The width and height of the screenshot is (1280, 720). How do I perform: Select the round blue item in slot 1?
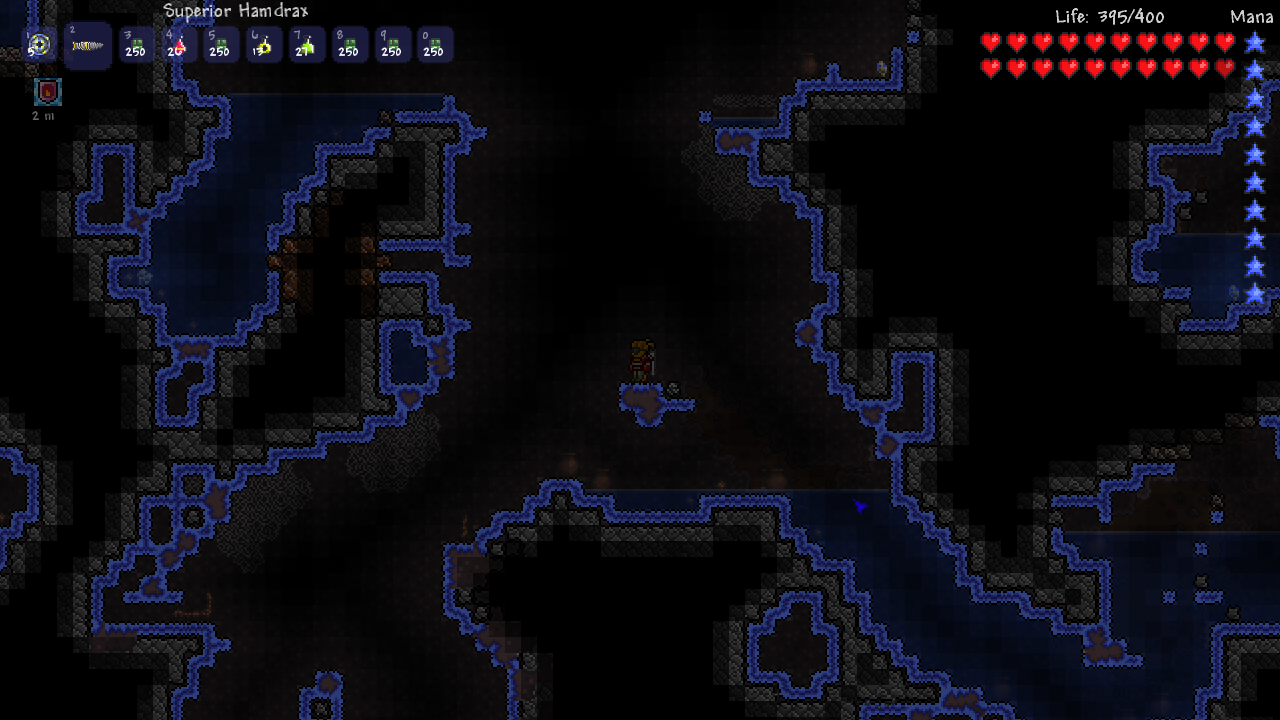(39, 45)
